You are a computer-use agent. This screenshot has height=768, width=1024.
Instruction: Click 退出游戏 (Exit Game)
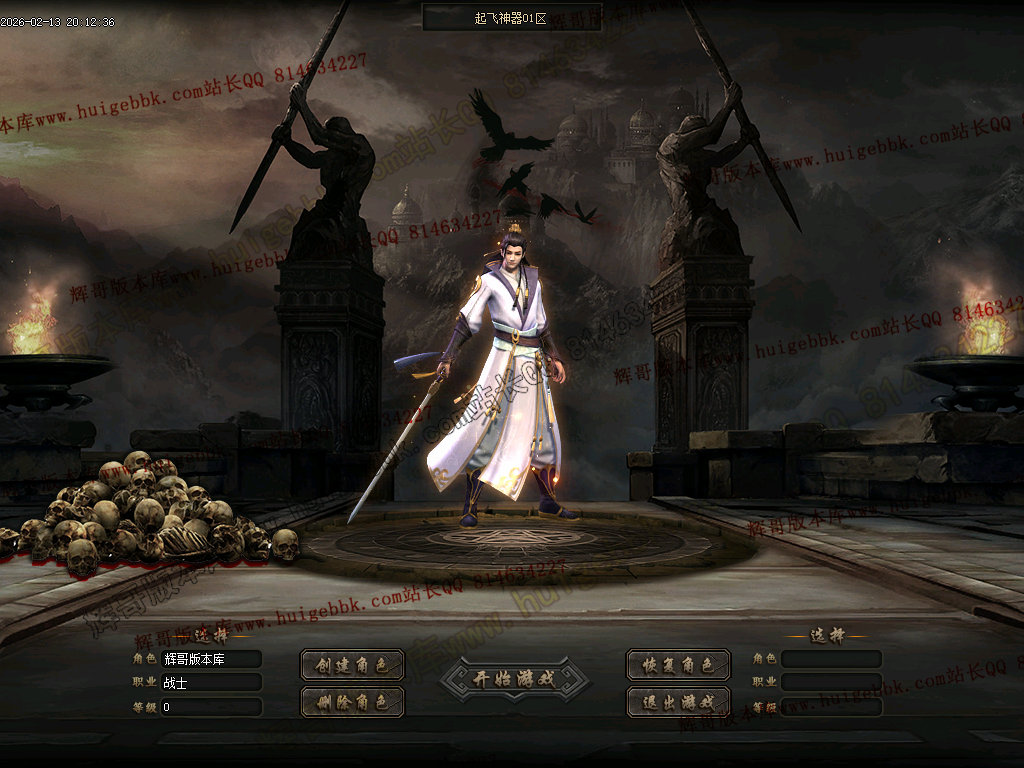678,702
